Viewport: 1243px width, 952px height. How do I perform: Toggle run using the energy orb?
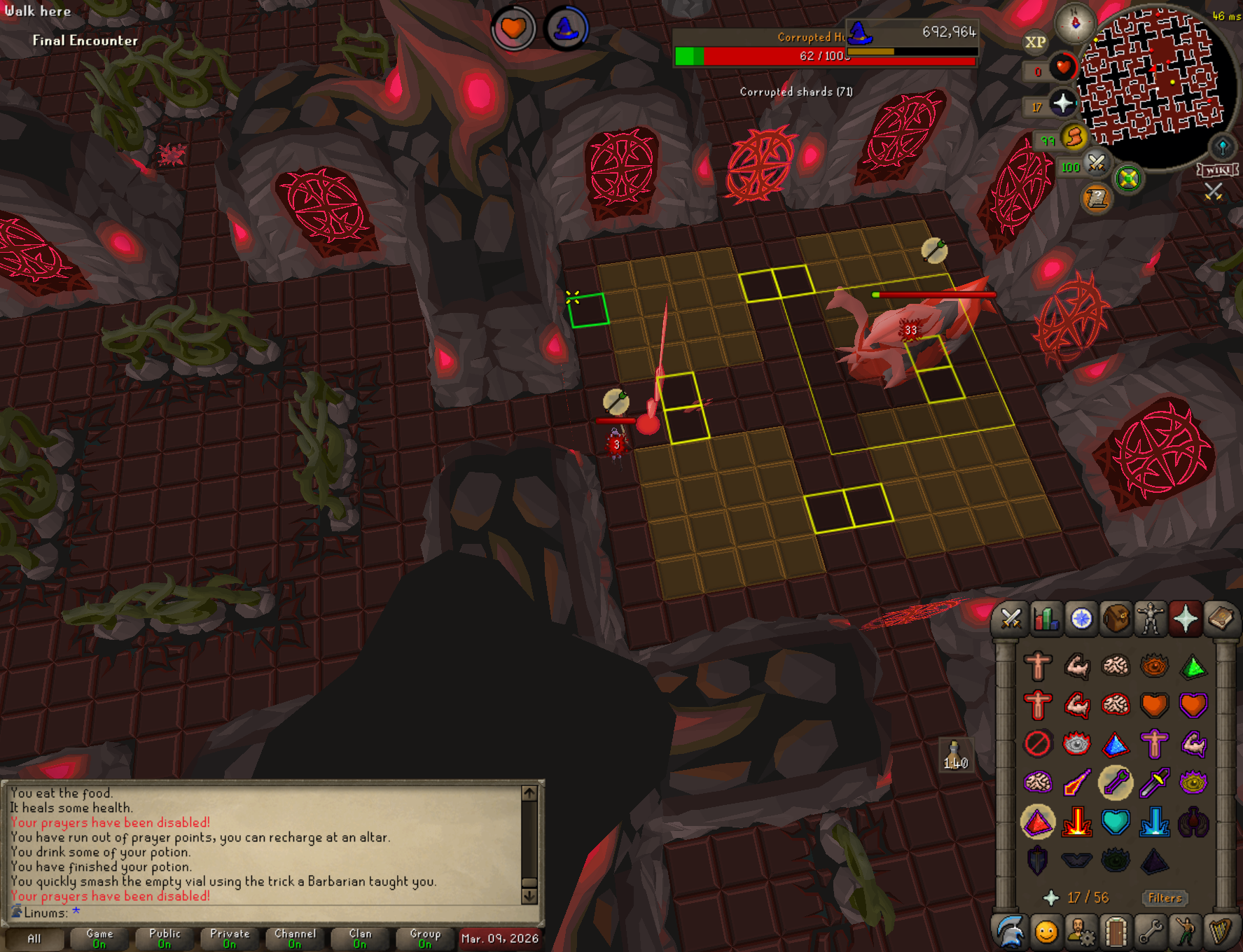coord(1074,136)
